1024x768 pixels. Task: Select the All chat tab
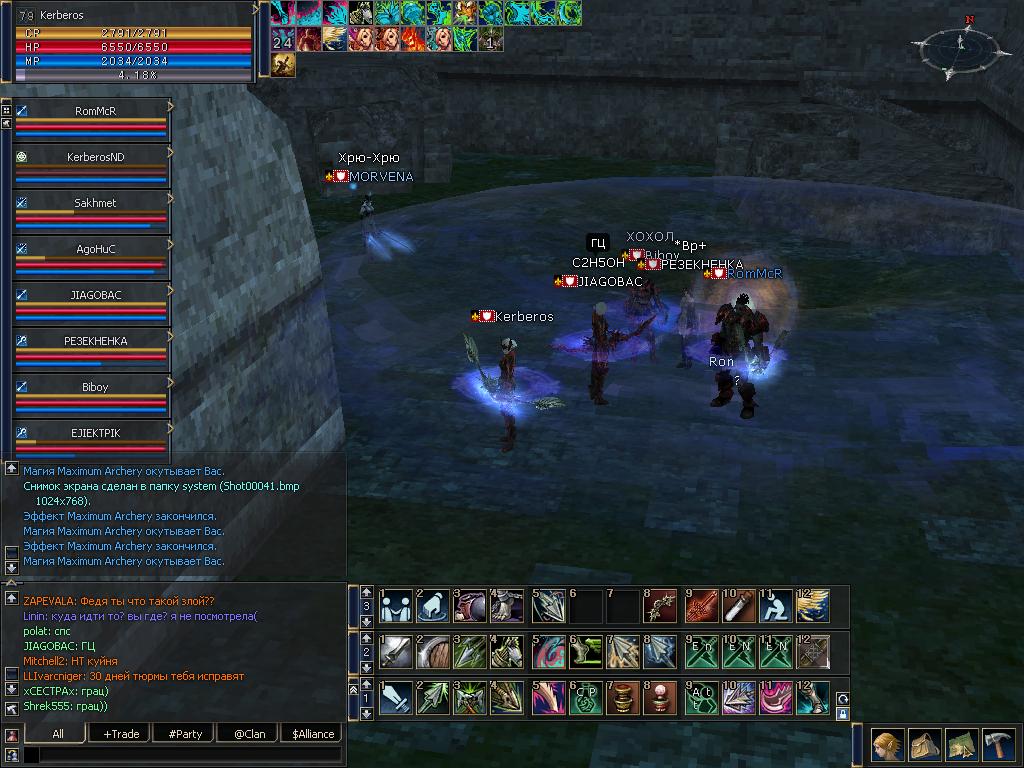(58, 734)
